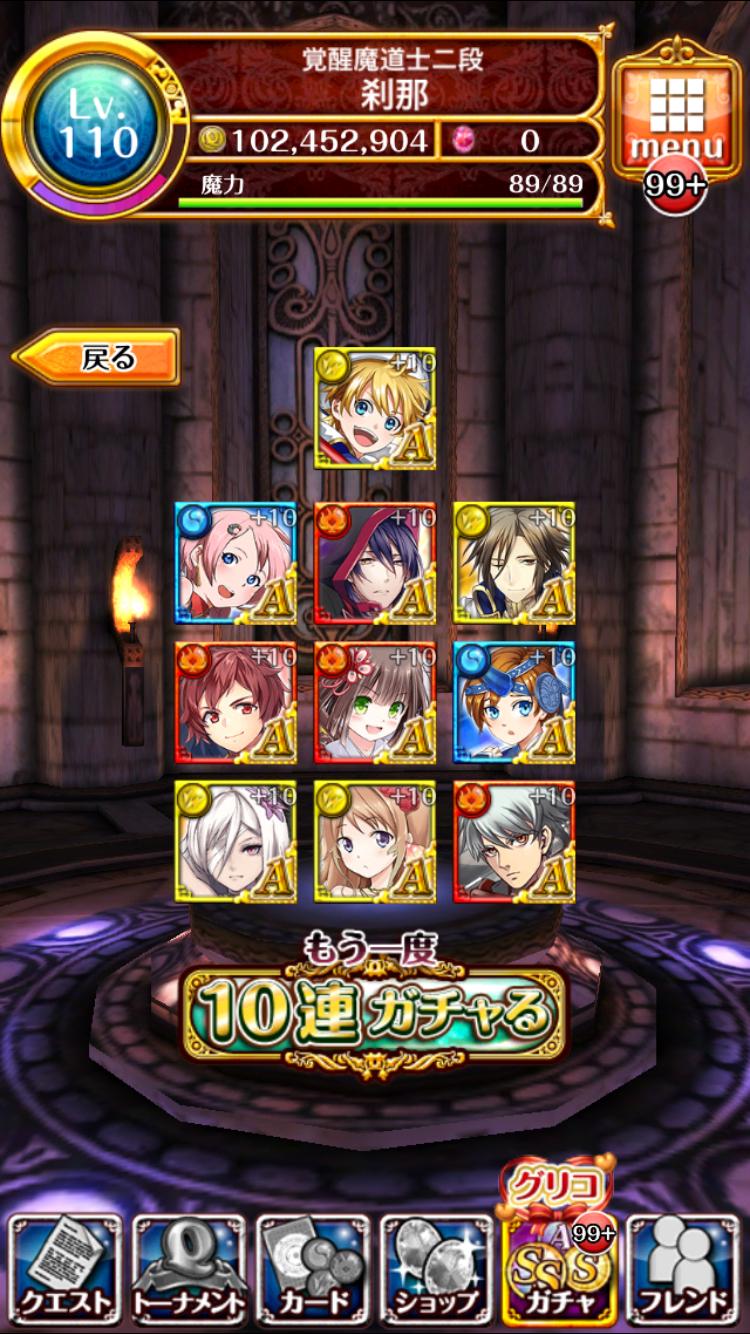750x1334 pixels.
Task: Go back with the 戻る button
Action: click(x=98, y=357)
